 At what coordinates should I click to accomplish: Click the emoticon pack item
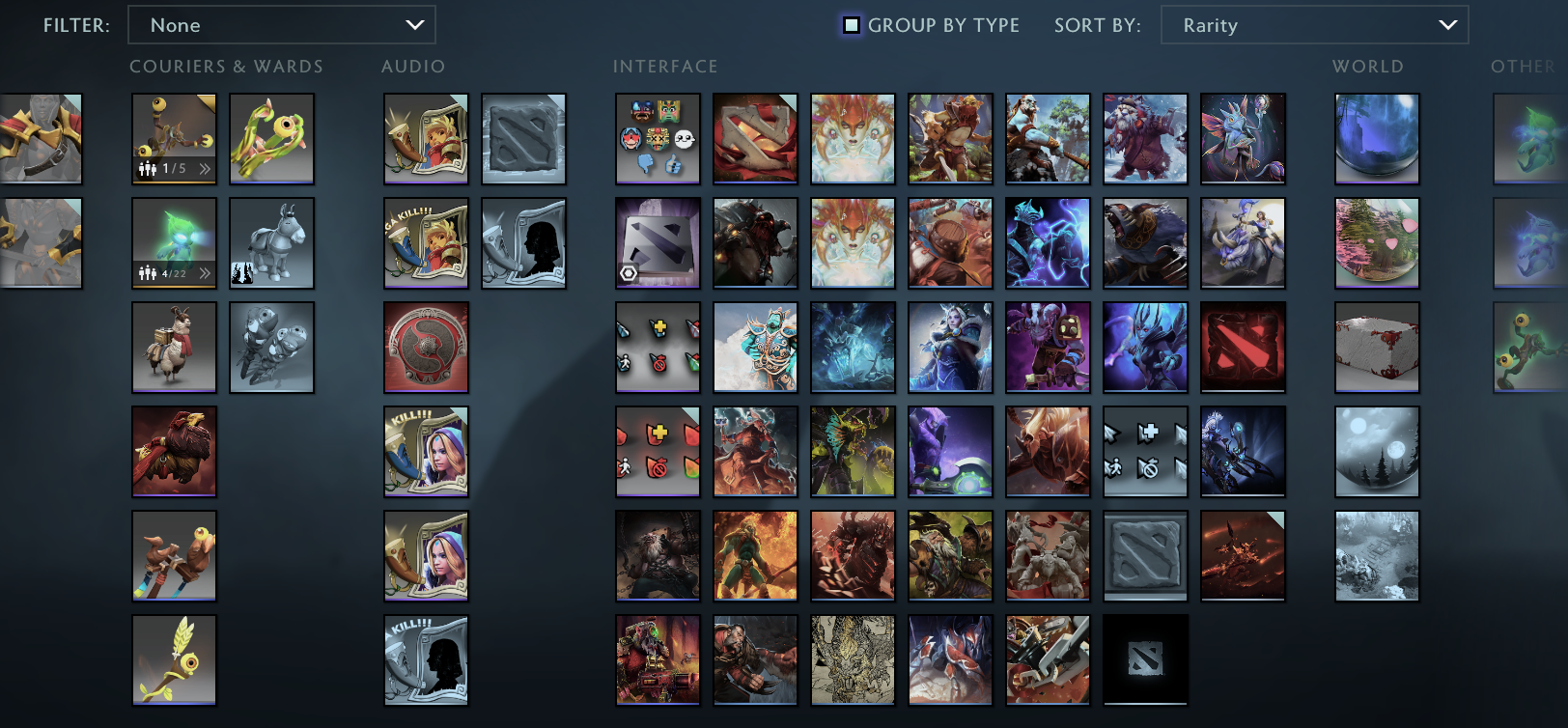[657, 139]
